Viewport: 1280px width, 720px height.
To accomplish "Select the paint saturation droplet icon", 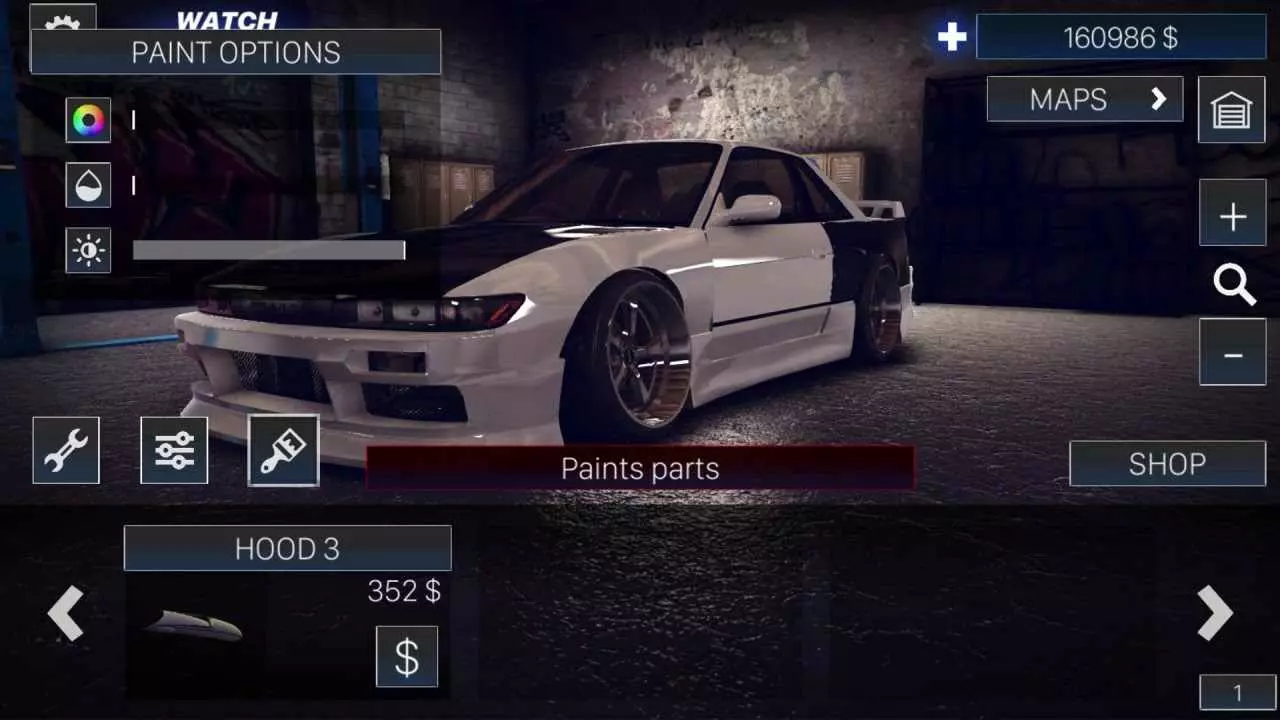I will click(88, 187).
